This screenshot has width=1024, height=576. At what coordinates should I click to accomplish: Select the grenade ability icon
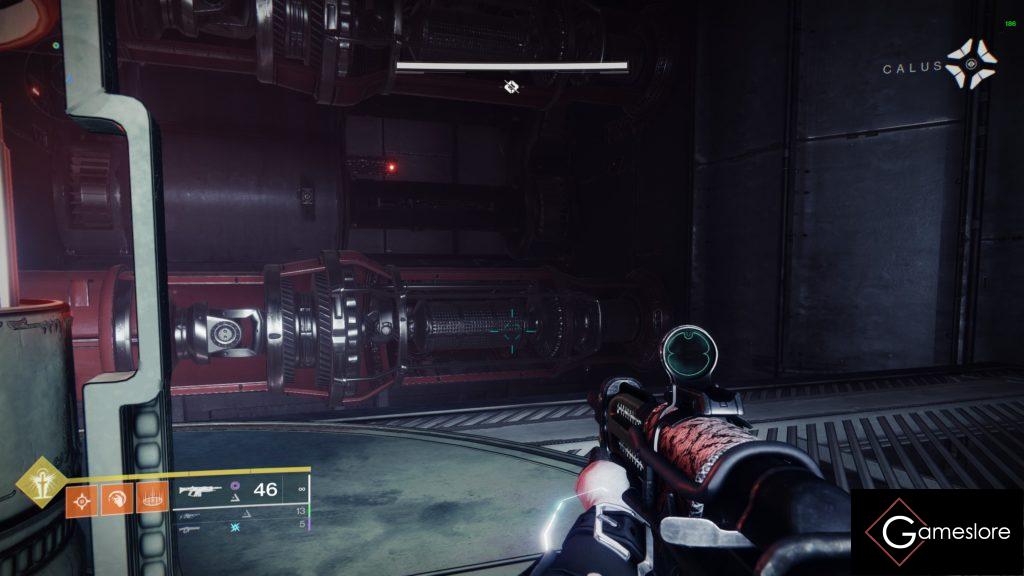pyautogui.click(x=80, y=500)
